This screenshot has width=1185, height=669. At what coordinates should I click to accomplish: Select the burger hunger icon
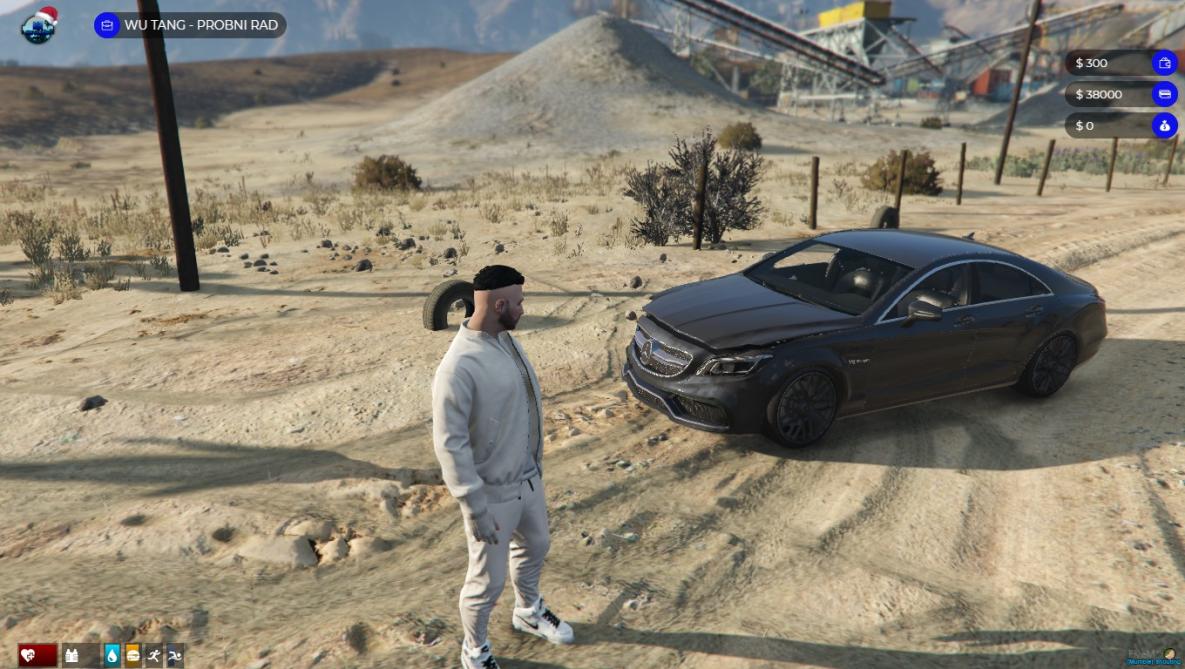(x=133, y=656)
